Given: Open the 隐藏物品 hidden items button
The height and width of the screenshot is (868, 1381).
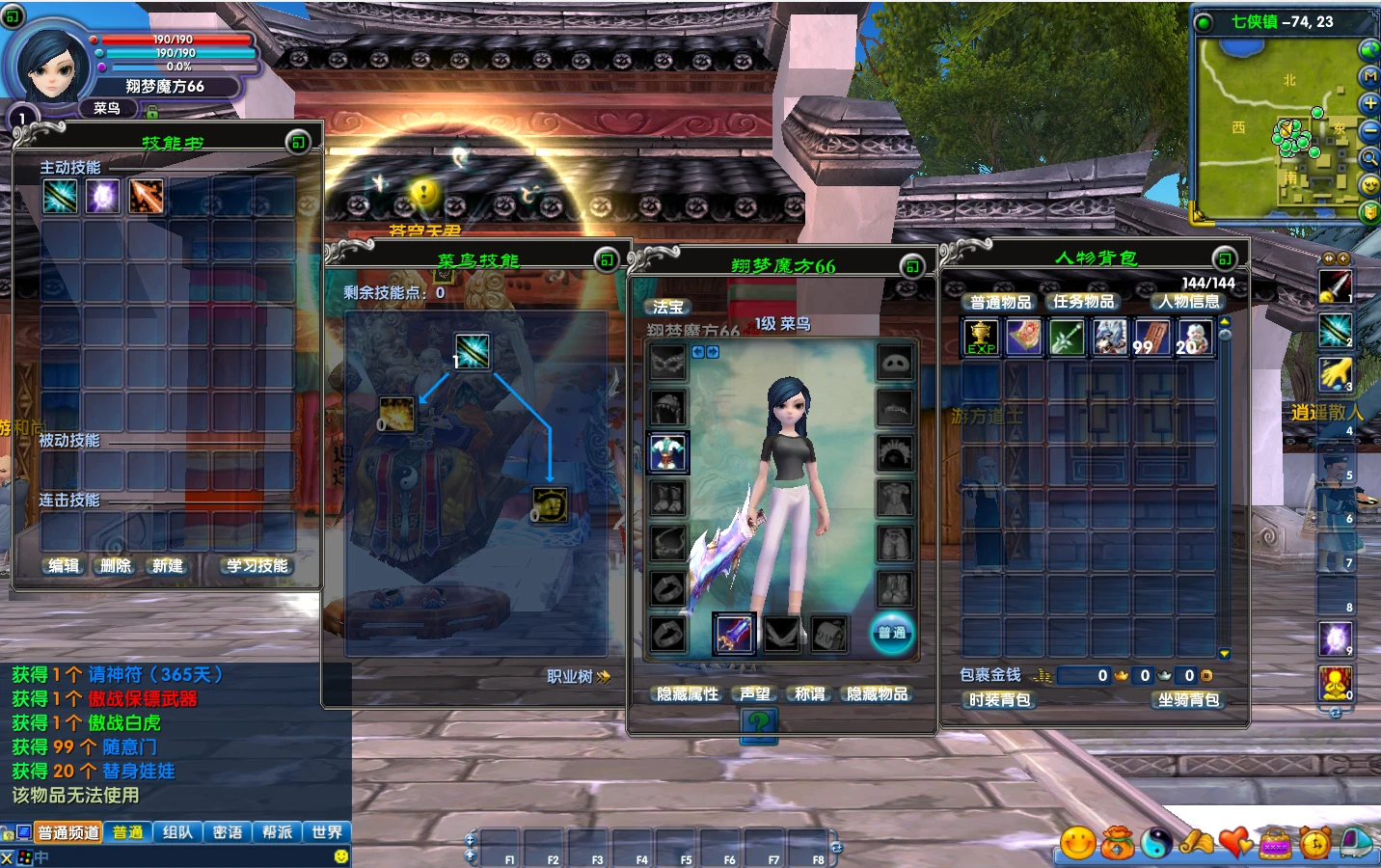Looking at the screenshot, I should click(878, 694).
